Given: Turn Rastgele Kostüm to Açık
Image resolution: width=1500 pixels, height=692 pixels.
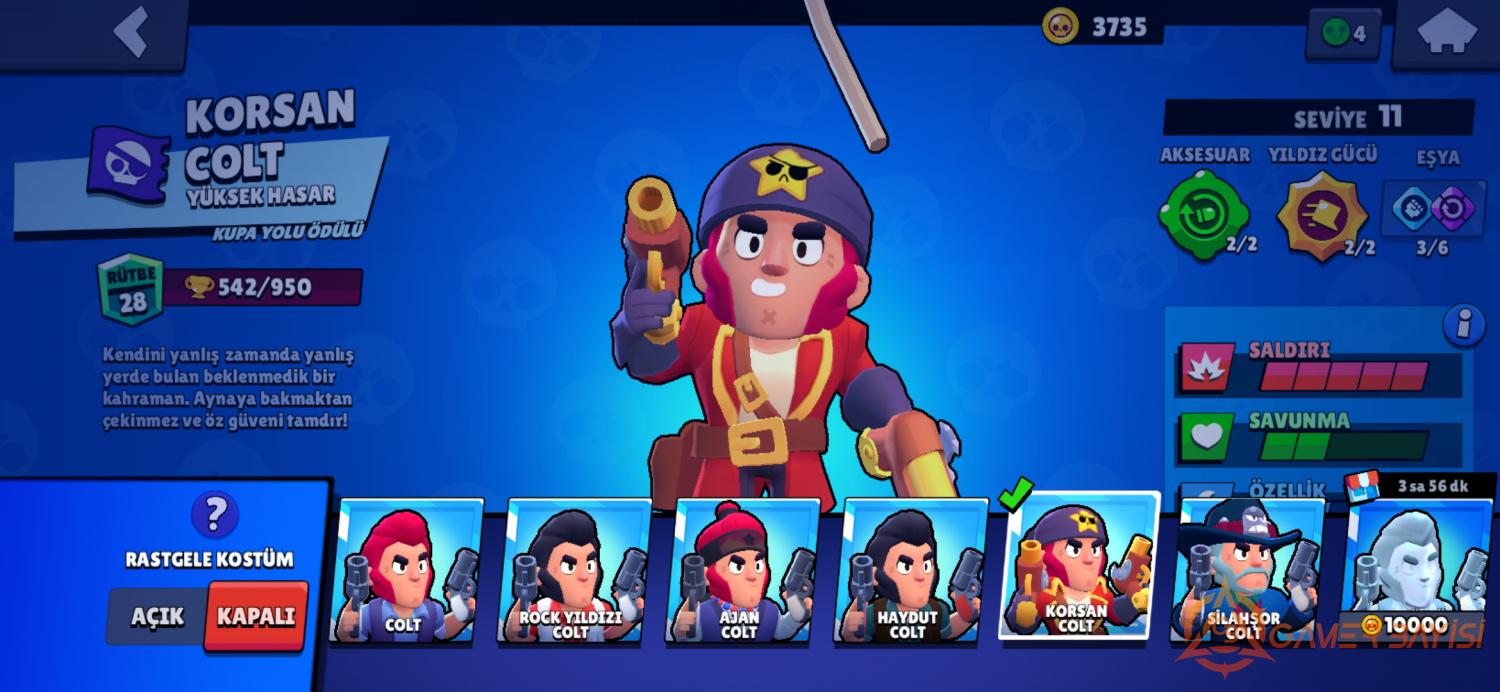Looking at the screenshot, I should 157,615.
